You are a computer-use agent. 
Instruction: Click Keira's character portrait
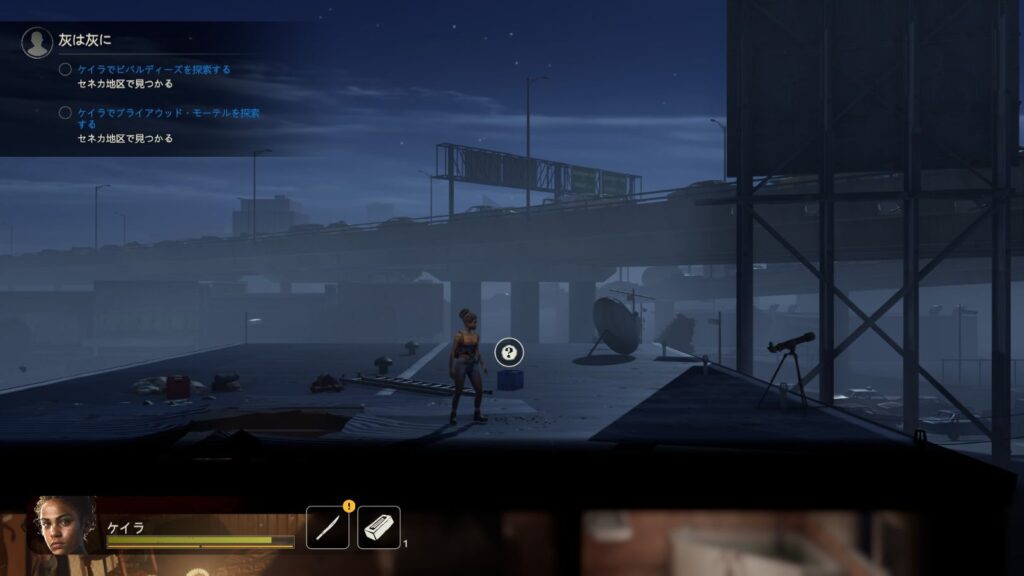[62, 525]
